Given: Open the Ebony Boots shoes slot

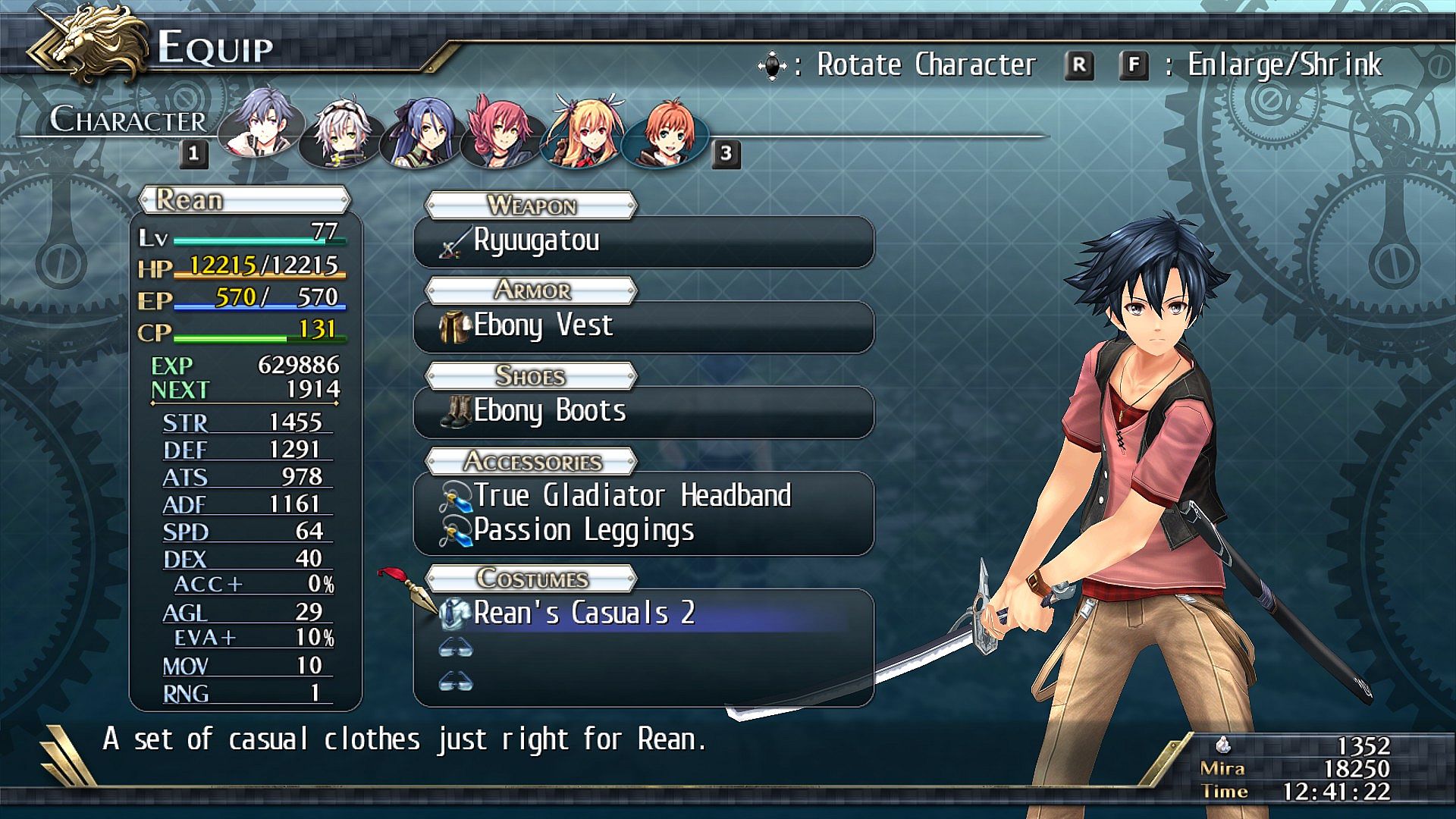Looking at the screenshot, I should tap(643, 412).
